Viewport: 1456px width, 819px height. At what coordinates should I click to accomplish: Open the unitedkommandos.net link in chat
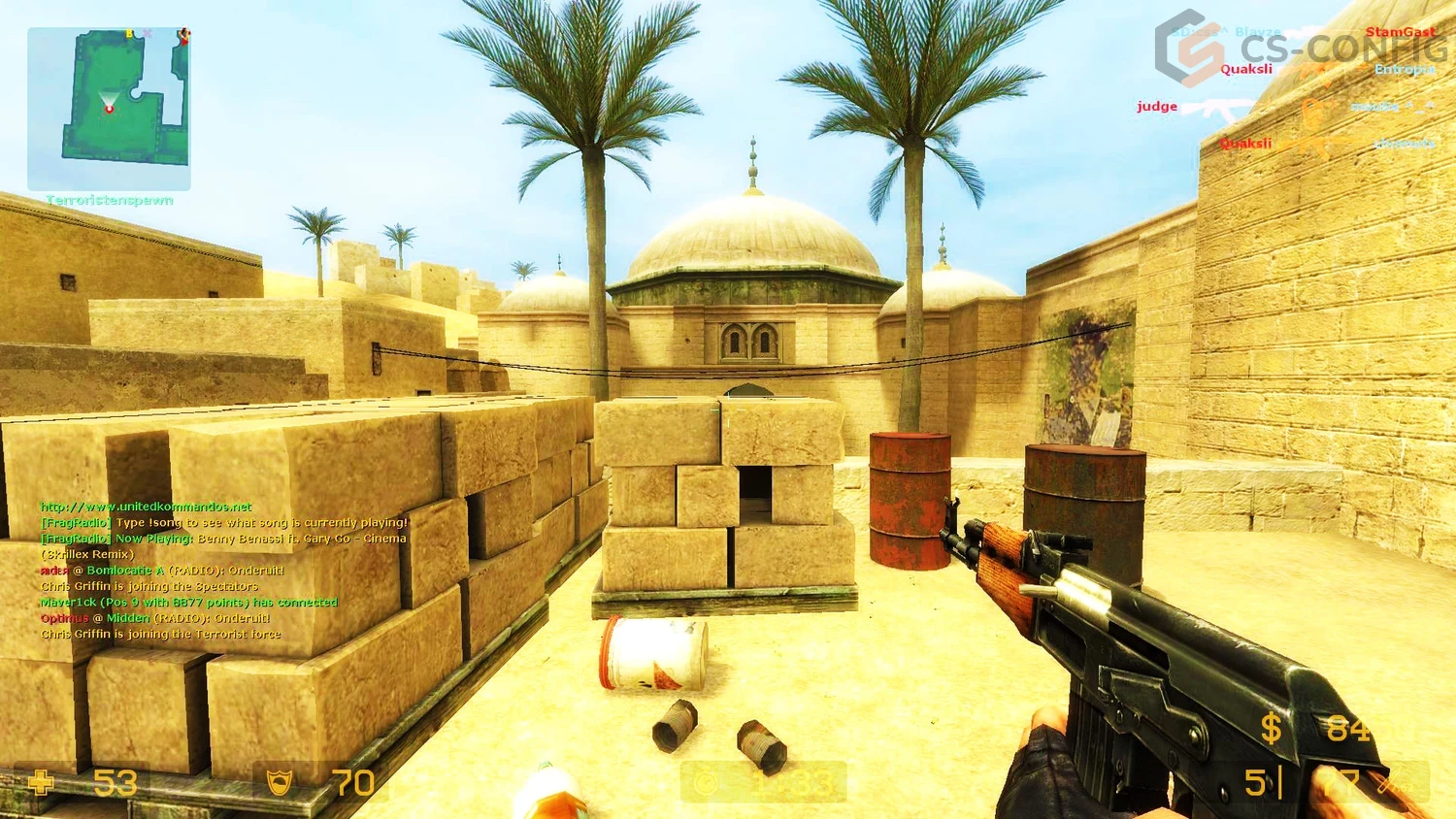tap(144, 507)
